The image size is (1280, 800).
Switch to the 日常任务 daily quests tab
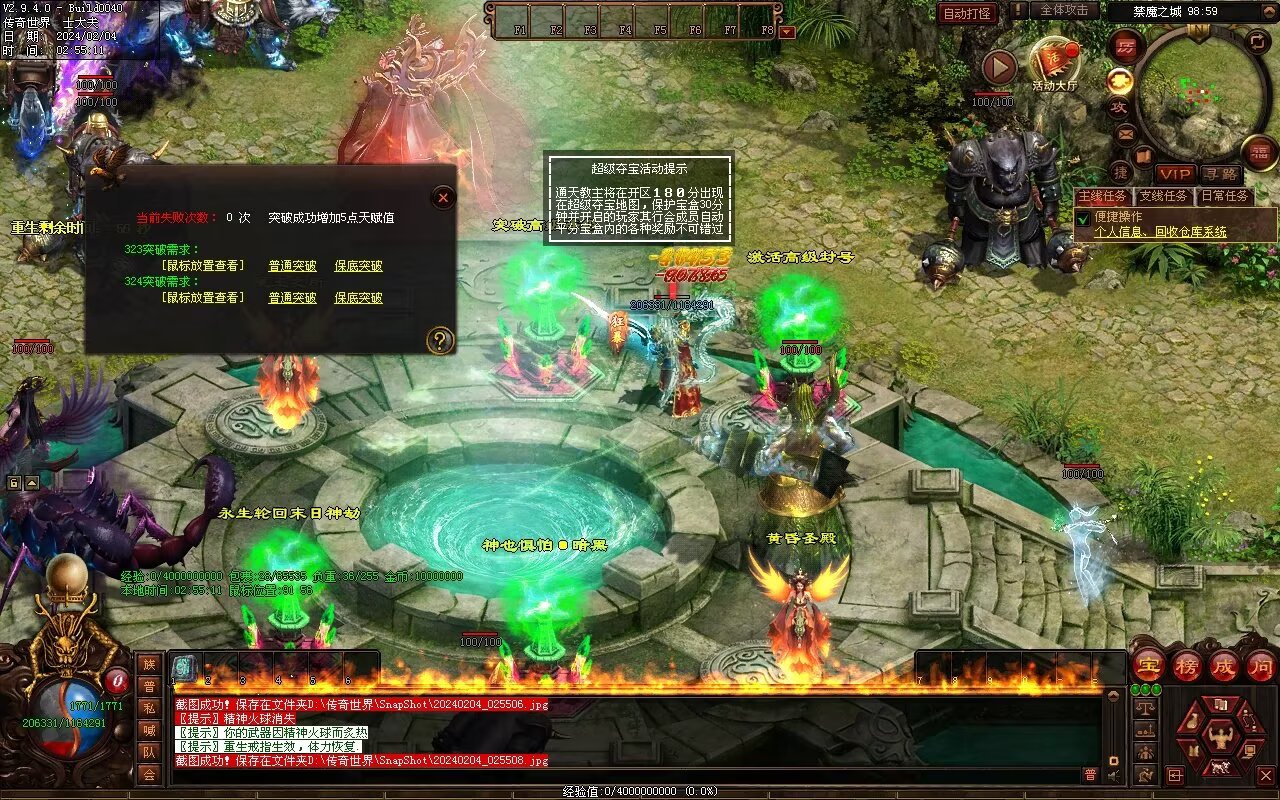(x=1224, y=196)
